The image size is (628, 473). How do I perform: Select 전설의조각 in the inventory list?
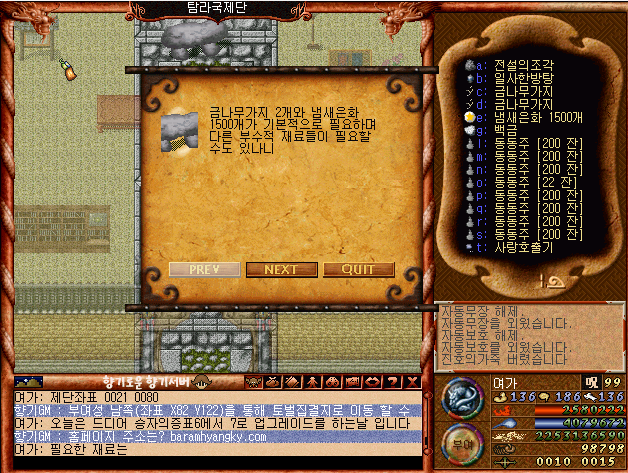[x=524, y=63]
